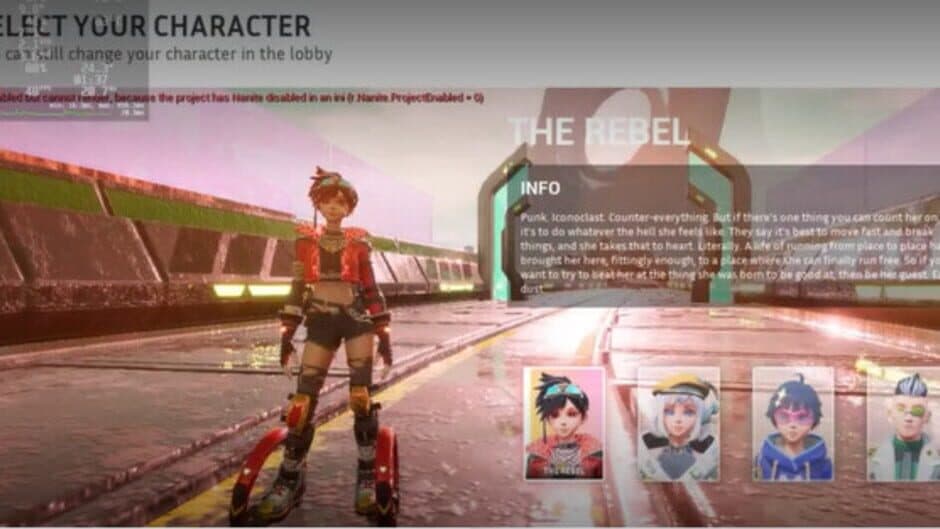Pick the blue-hoodie character with pink glasses
The height and width of the screenshot is (529, 940).
(x=793, y=423)
